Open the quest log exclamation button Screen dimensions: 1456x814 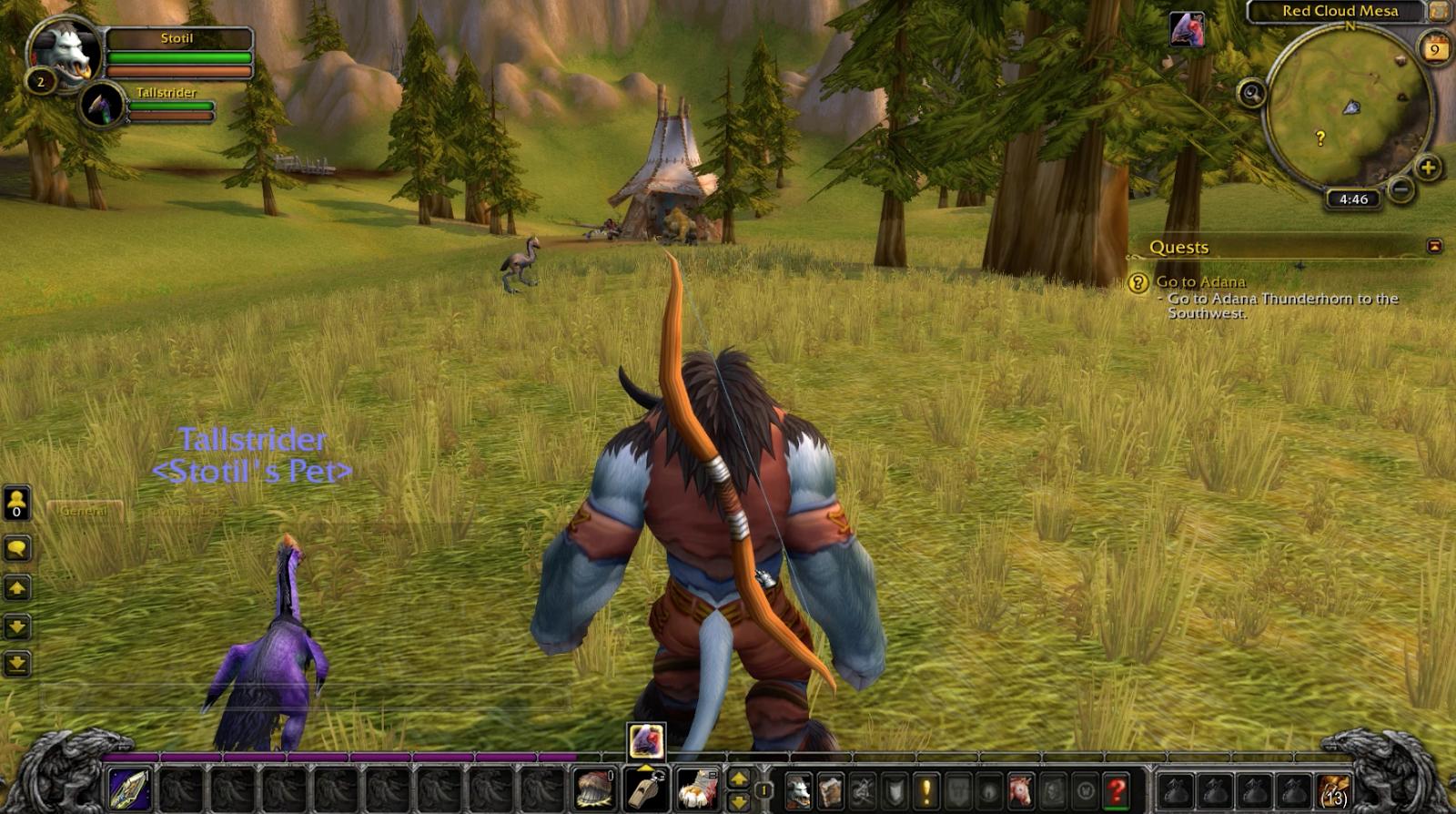[925, 789]
